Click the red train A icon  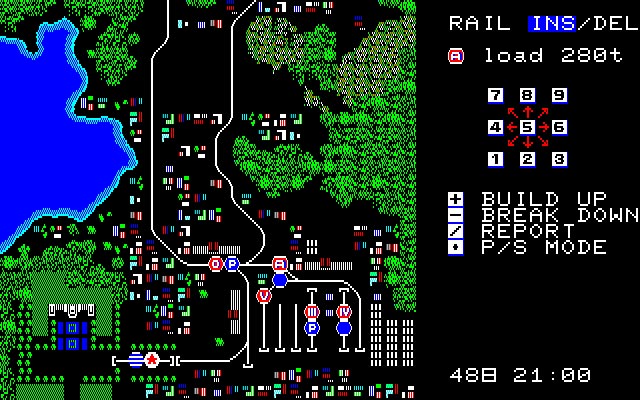coord(456,56)
